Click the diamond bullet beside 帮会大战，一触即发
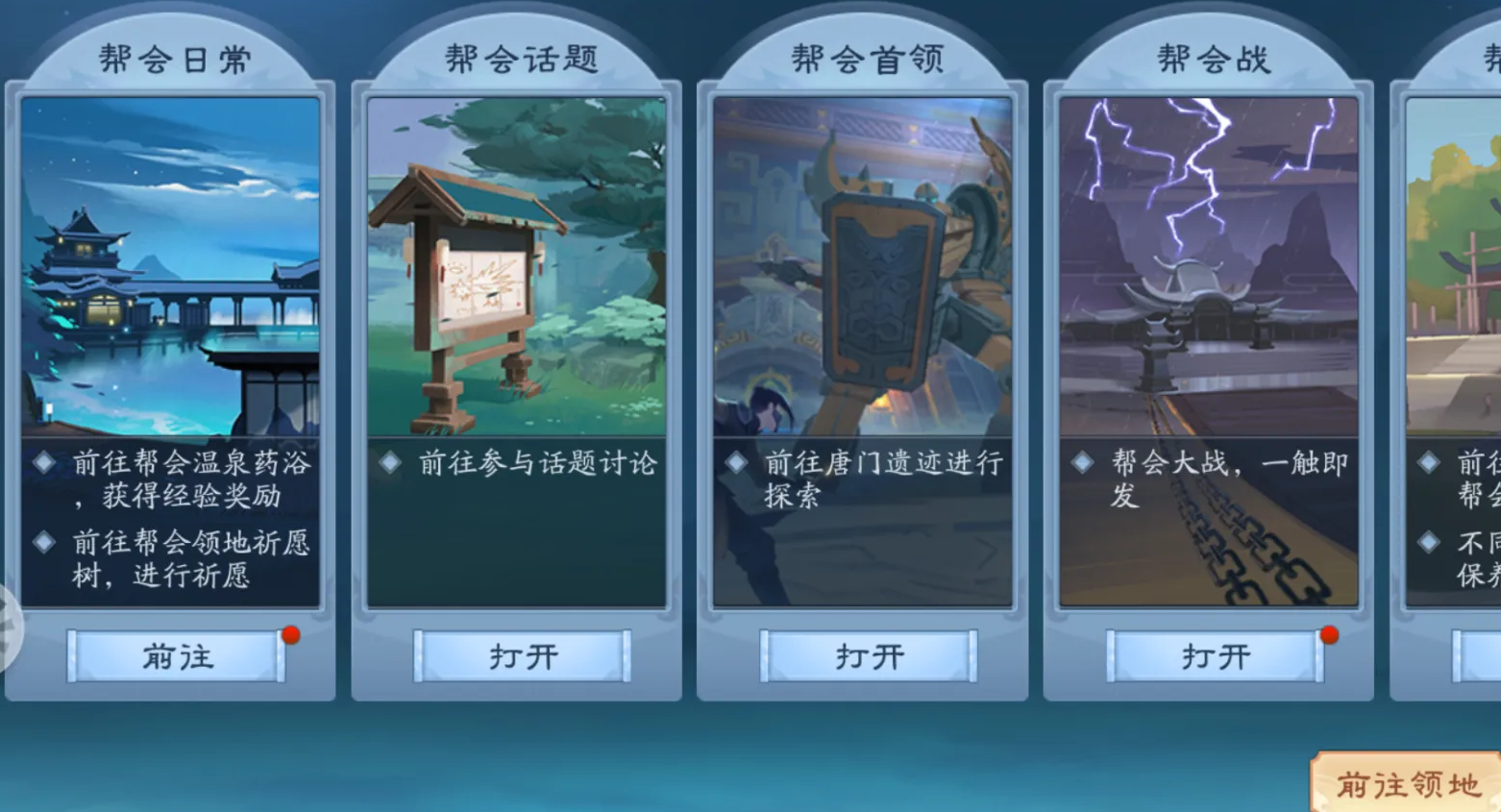The height and width of the screenshot is (812, 1501). pyautogui.click(x=1084, y=462)
